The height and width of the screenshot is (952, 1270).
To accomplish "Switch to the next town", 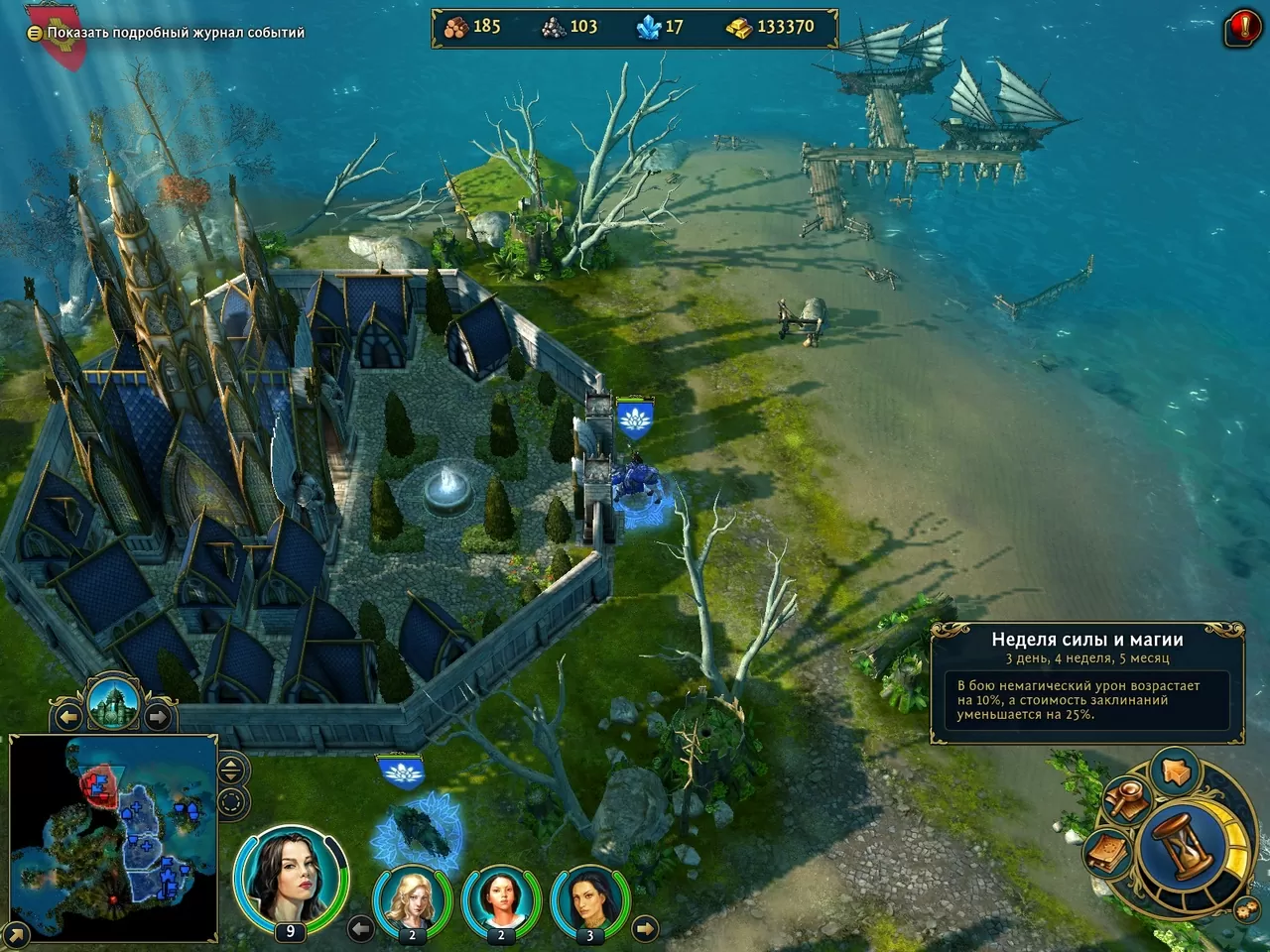I will tap(157, 715).
